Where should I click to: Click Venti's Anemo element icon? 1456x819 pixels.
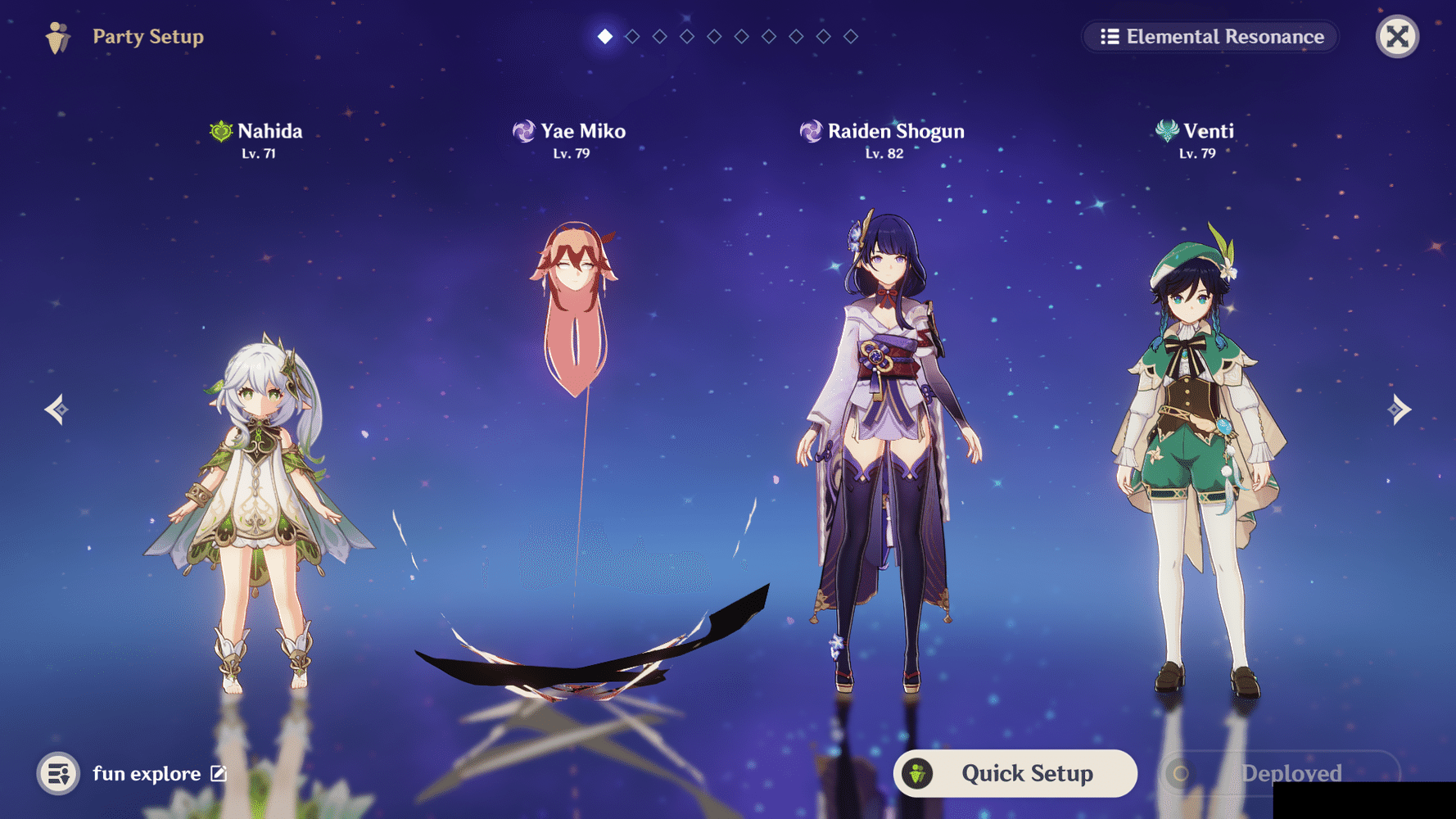point(1166,129)
